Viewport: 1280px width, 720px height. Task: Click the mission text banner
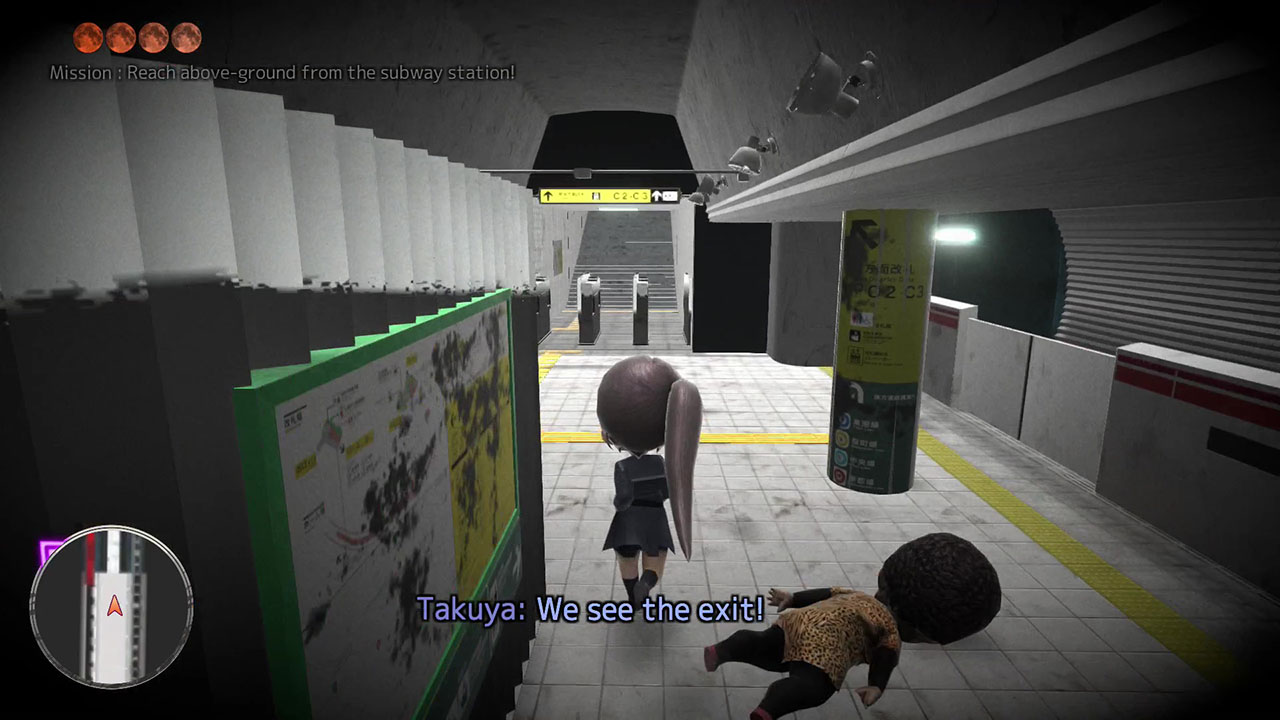(x=281, y=73)
